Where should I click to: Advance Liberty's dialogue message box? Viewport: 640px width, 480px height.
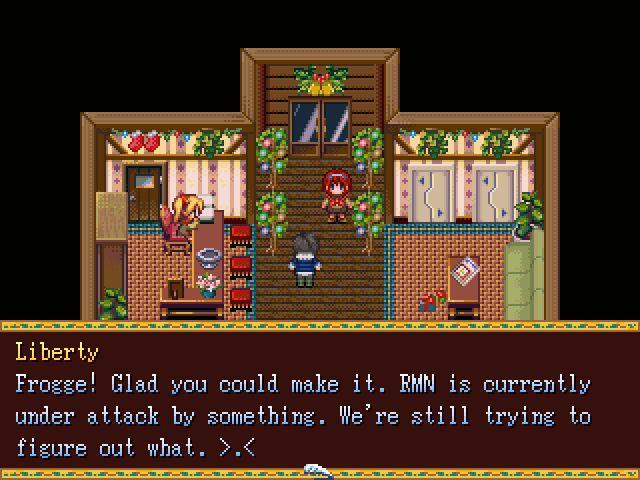[x=318, y=400]
